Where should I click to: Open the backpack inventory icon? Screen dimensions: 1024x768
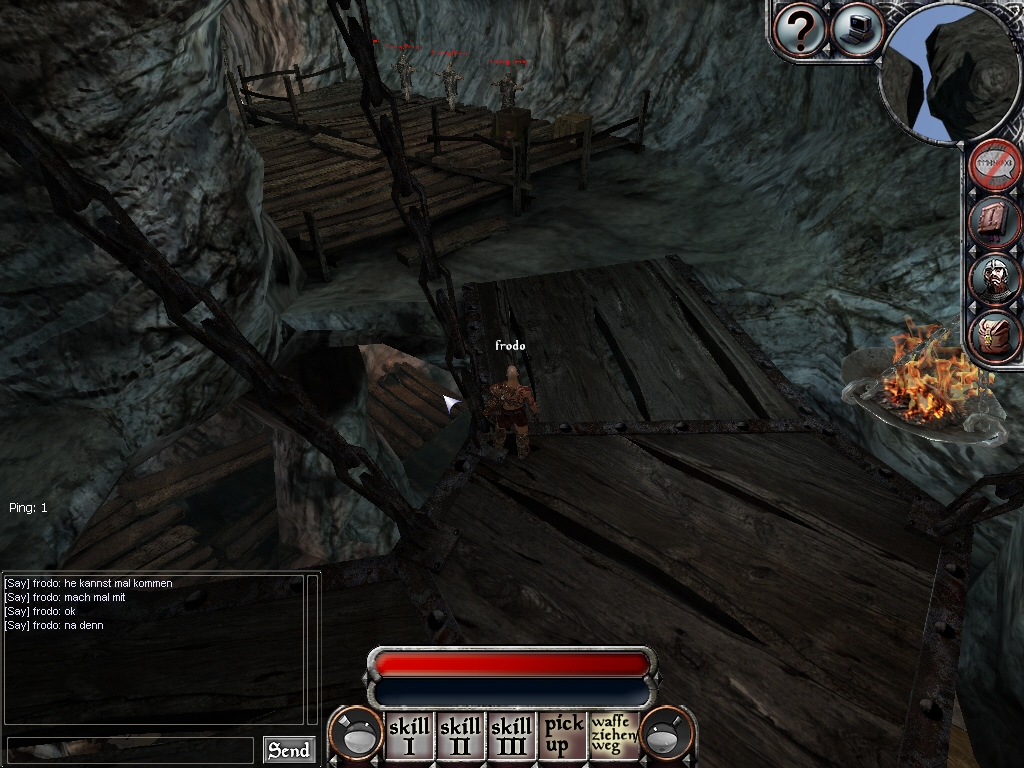point(997,337)
